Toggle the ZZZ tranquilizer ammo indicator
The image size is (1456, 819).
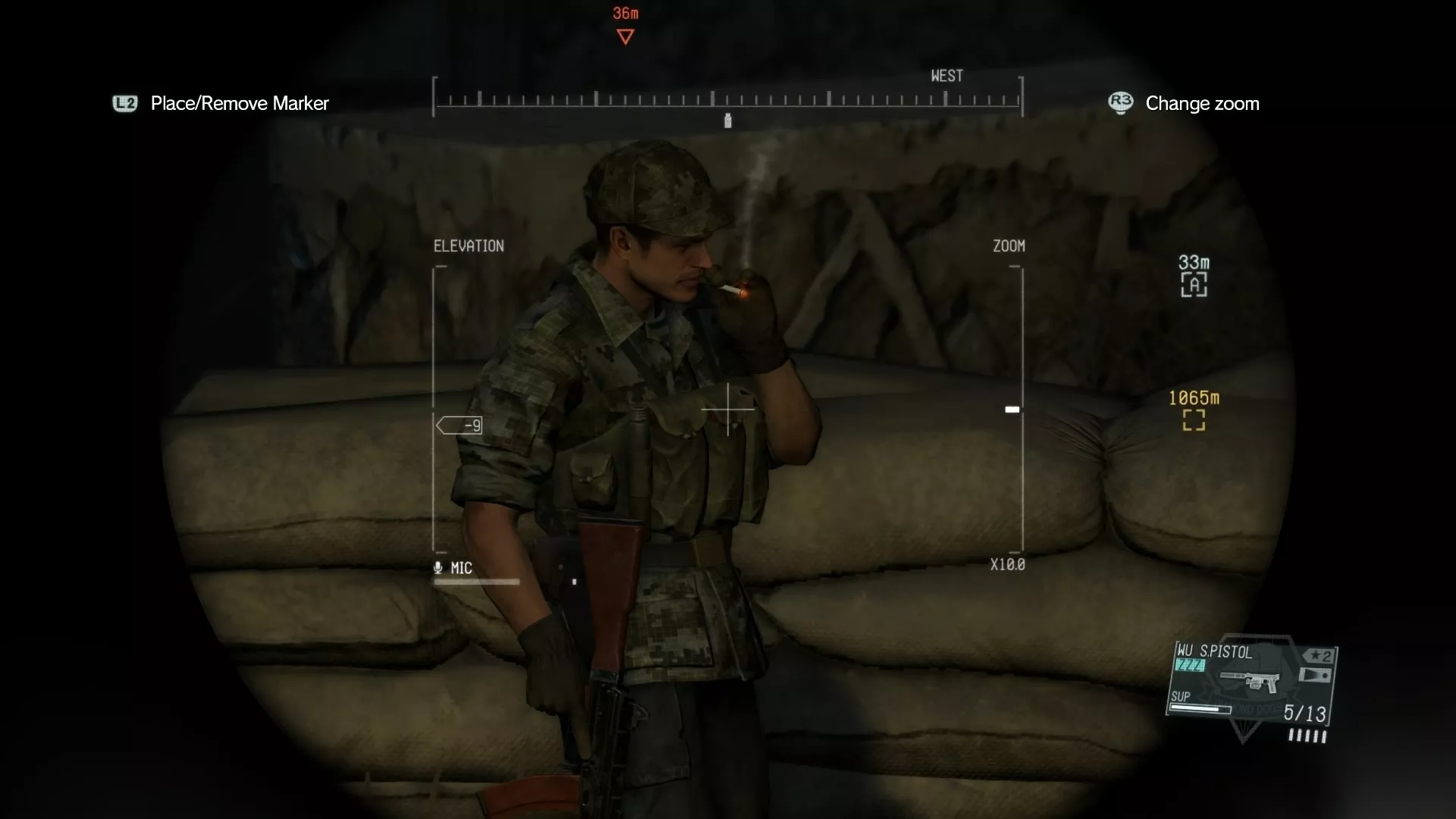pyautogui.click(x=1189, y=666)
